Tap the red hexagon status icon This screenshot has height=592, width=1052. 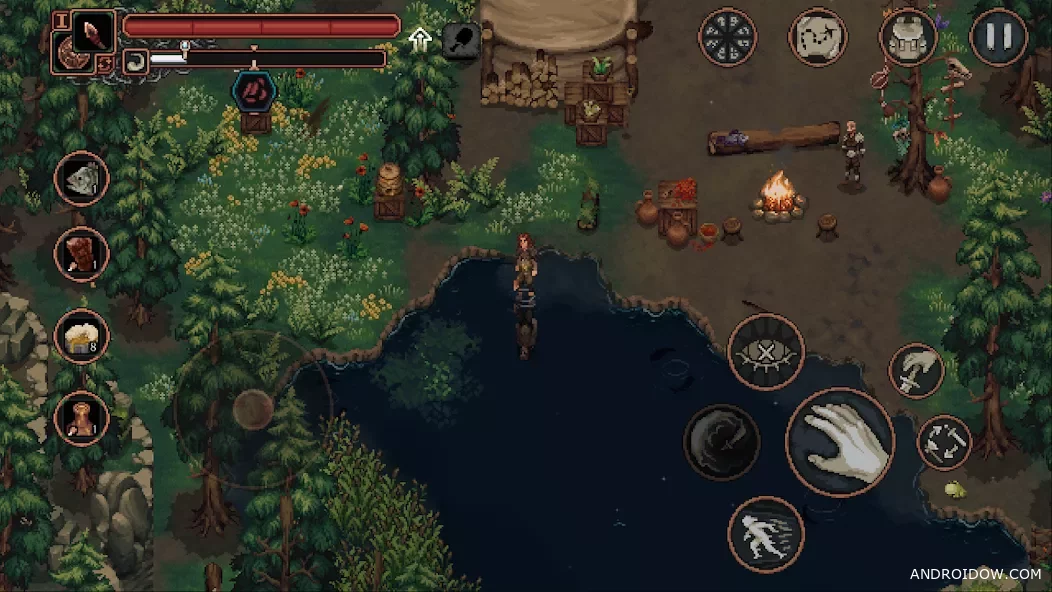(254, 89)
